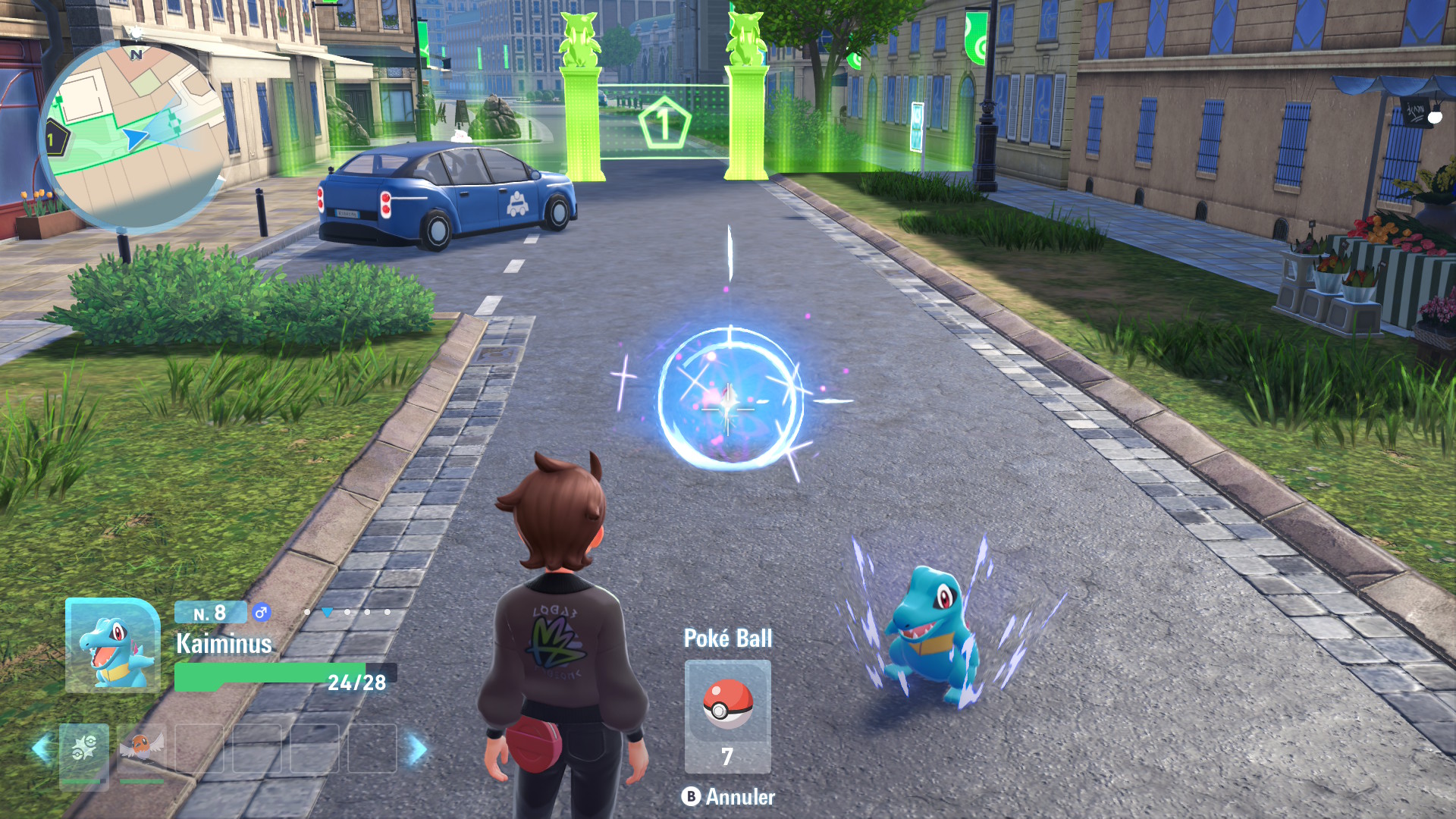Choose the Poké Ball item slot
The height and width of the screenshot is (819, 1456).
(727, 716)
